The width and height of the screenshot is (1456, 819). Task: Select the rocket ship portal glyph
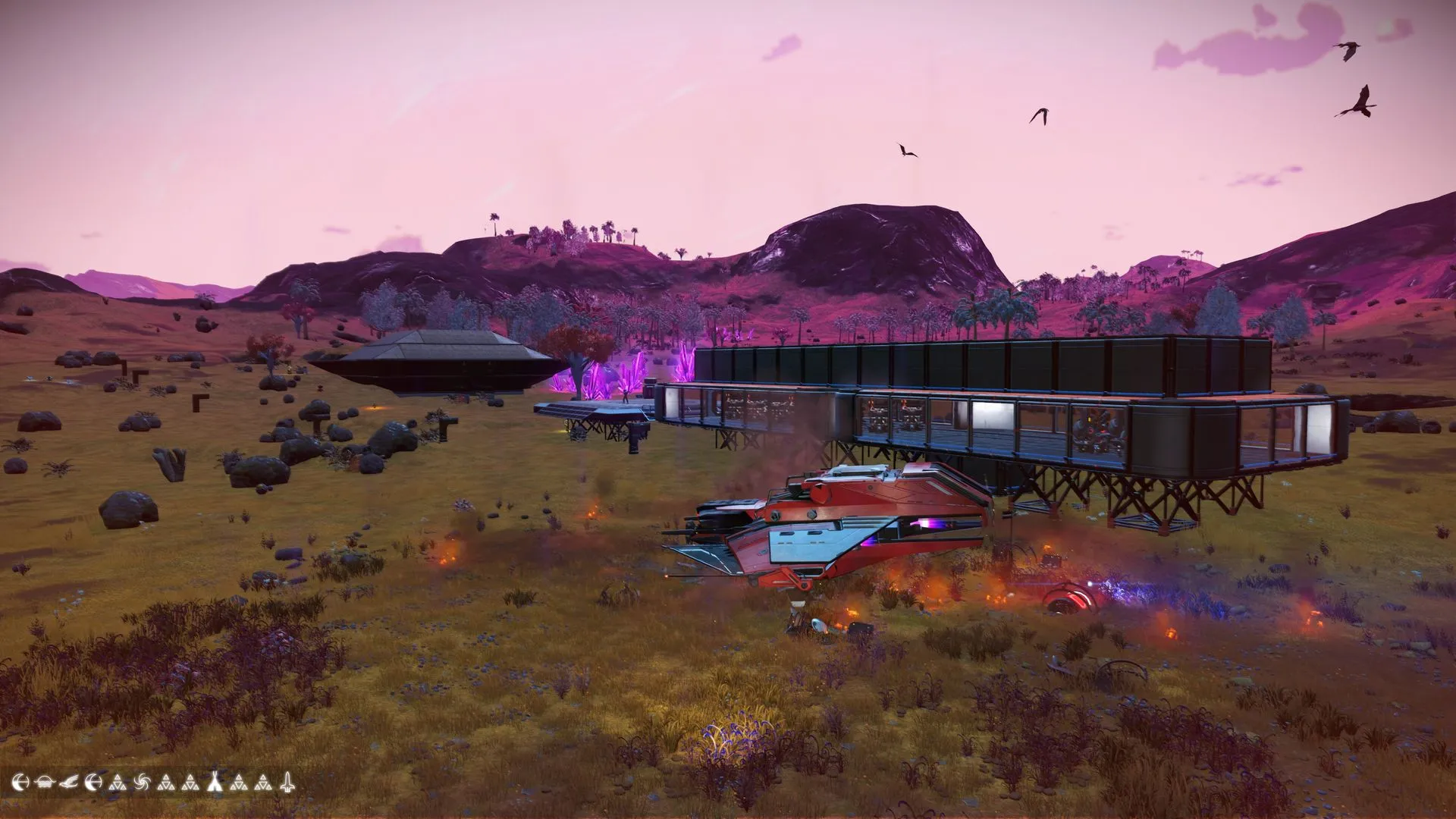point(287,782)
